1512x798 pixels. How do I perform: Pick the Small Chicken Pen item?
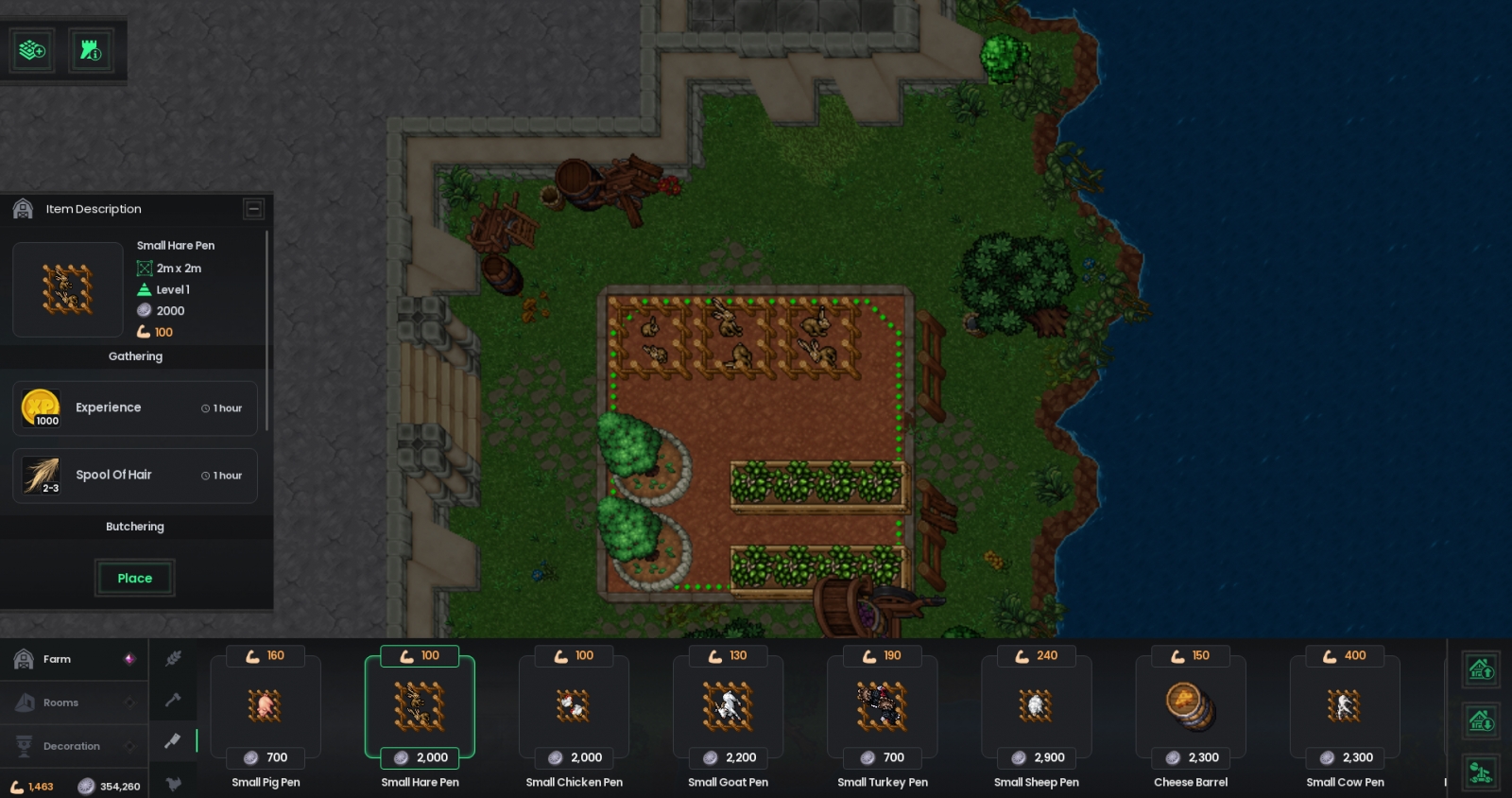point(574,706)
